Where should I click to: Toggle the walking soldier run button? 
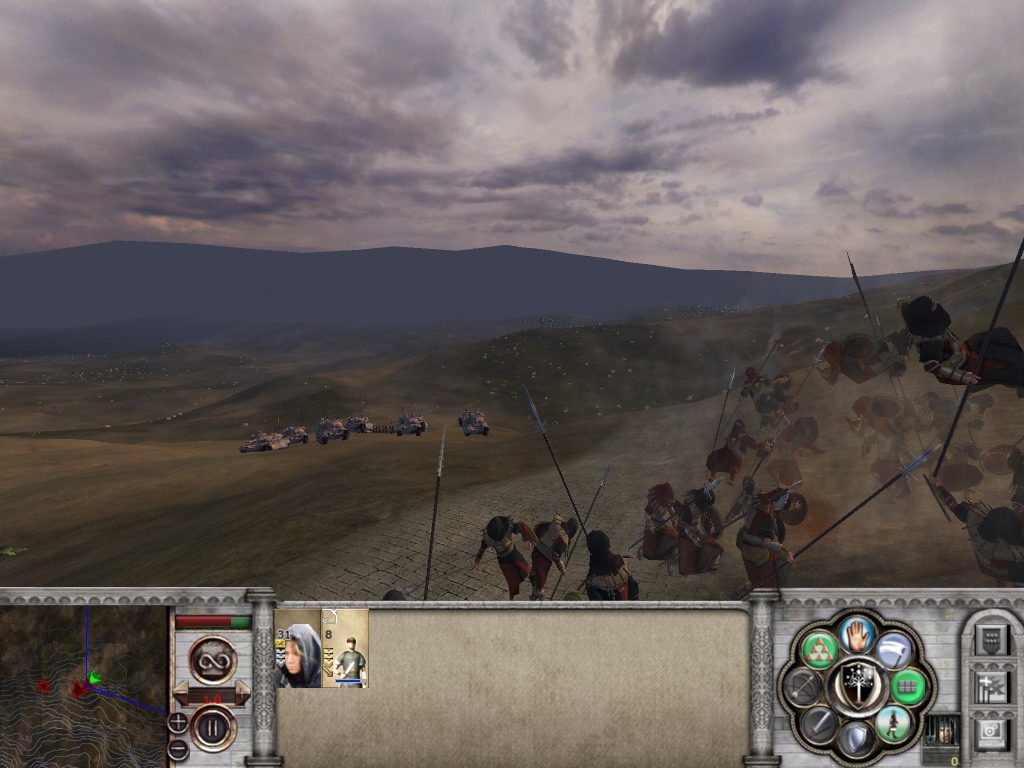893,724
